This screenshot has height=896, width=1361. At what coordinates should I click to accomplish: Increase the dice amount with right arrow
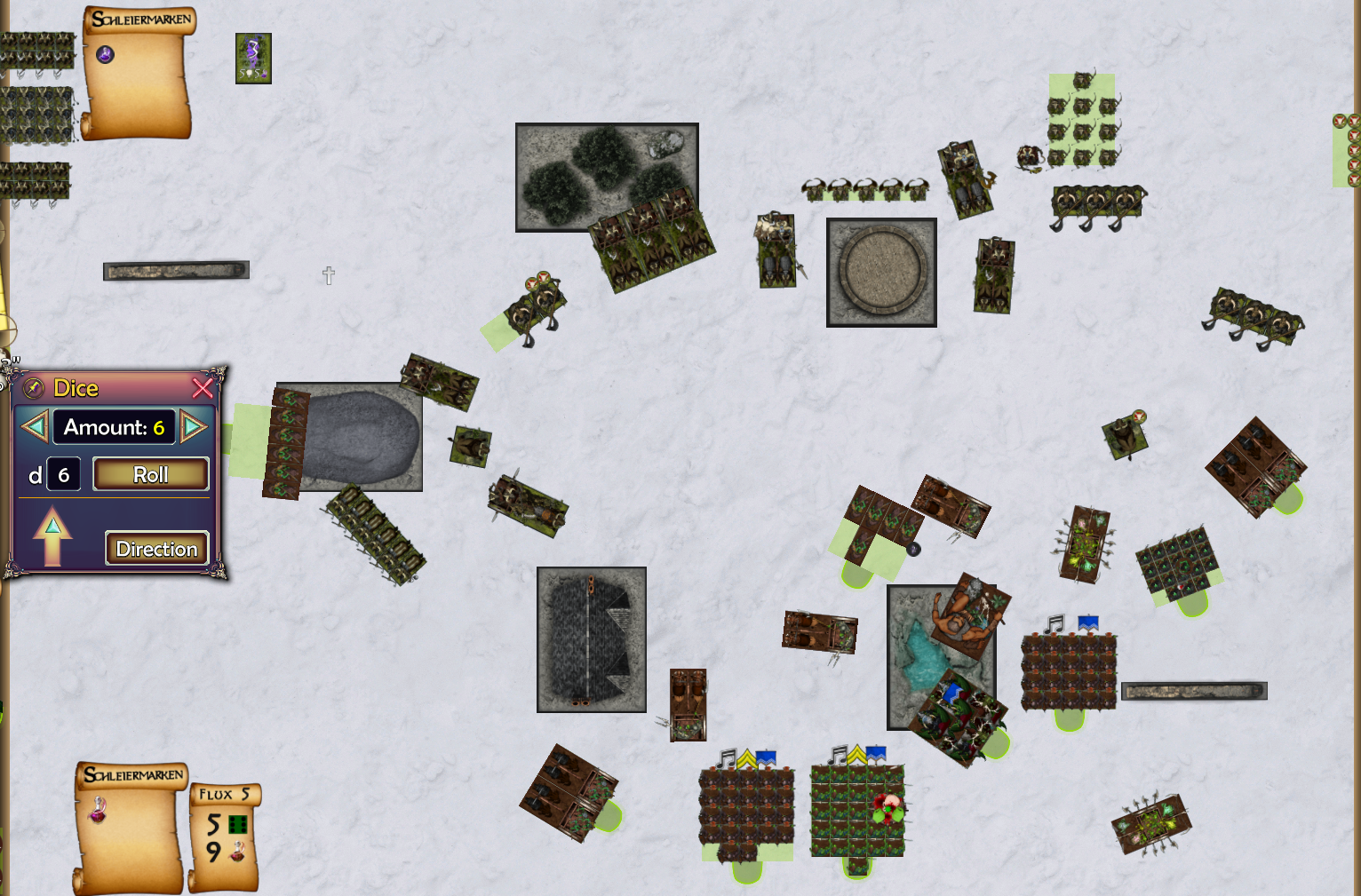click(193, 427)
